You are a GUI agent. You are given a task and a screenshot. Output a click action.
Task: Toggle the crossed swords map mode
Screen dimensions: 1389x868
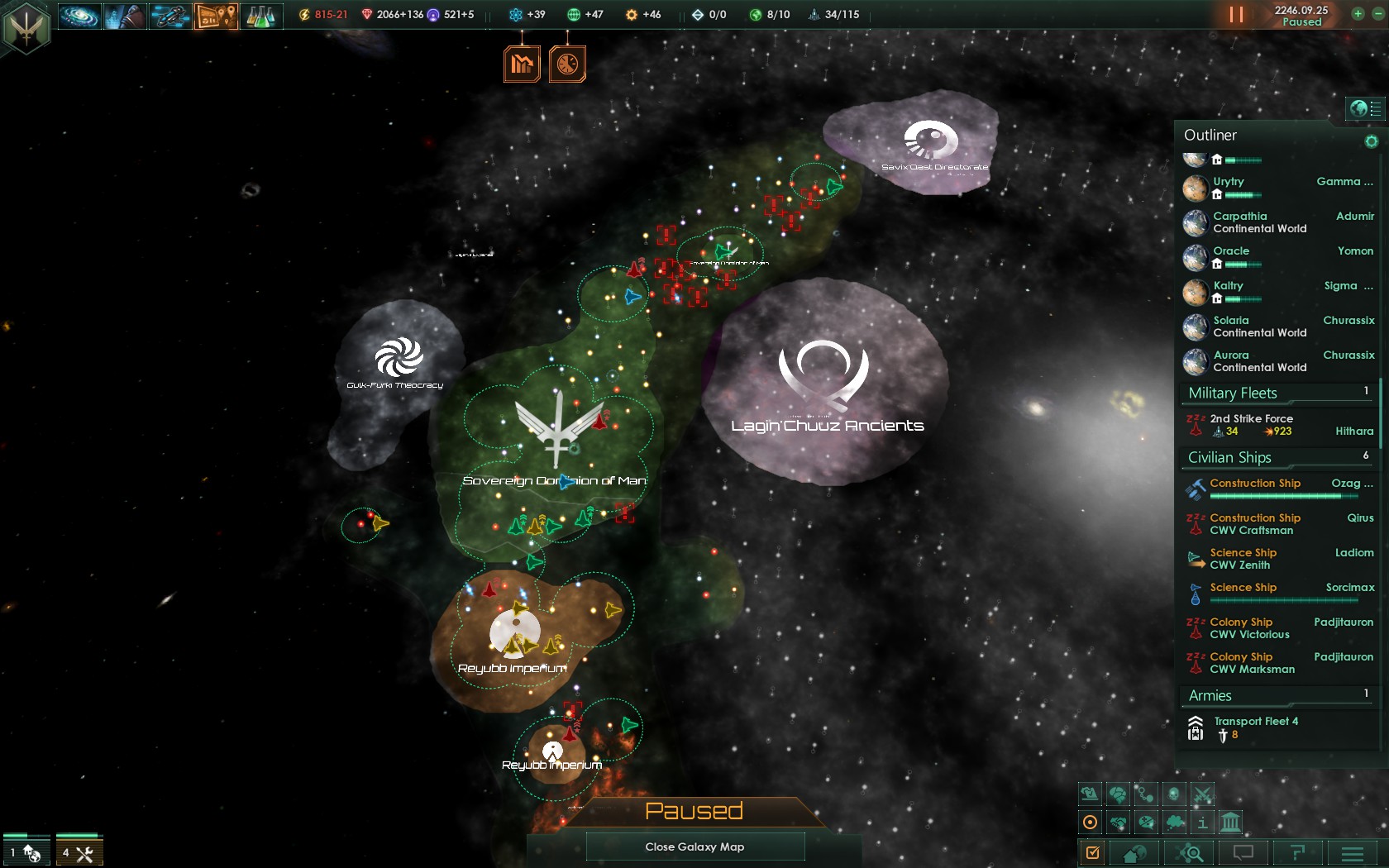pos(1202,795)
